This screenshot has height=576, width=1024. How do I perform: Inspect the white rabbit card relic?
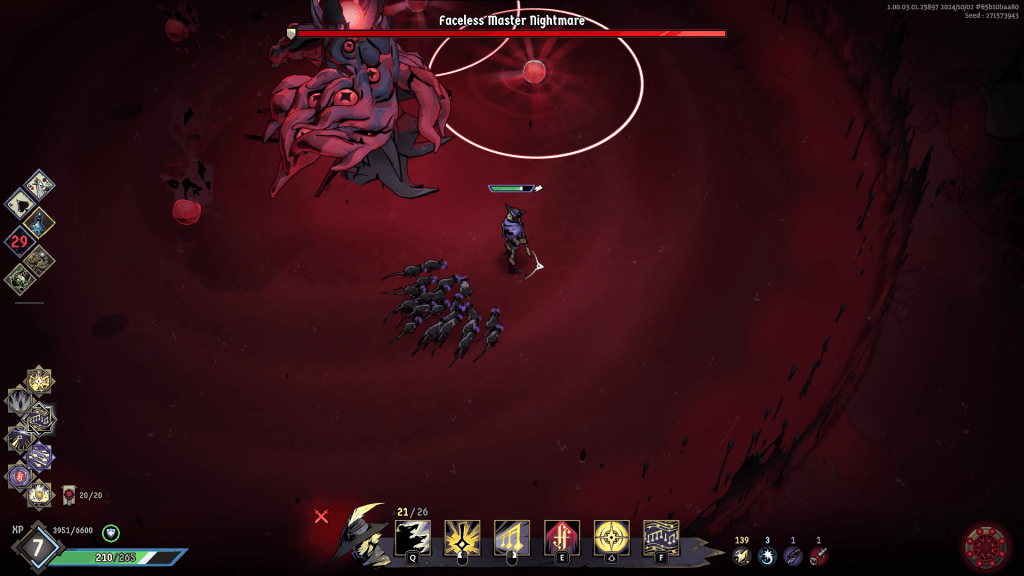click(x=40, y=184)
